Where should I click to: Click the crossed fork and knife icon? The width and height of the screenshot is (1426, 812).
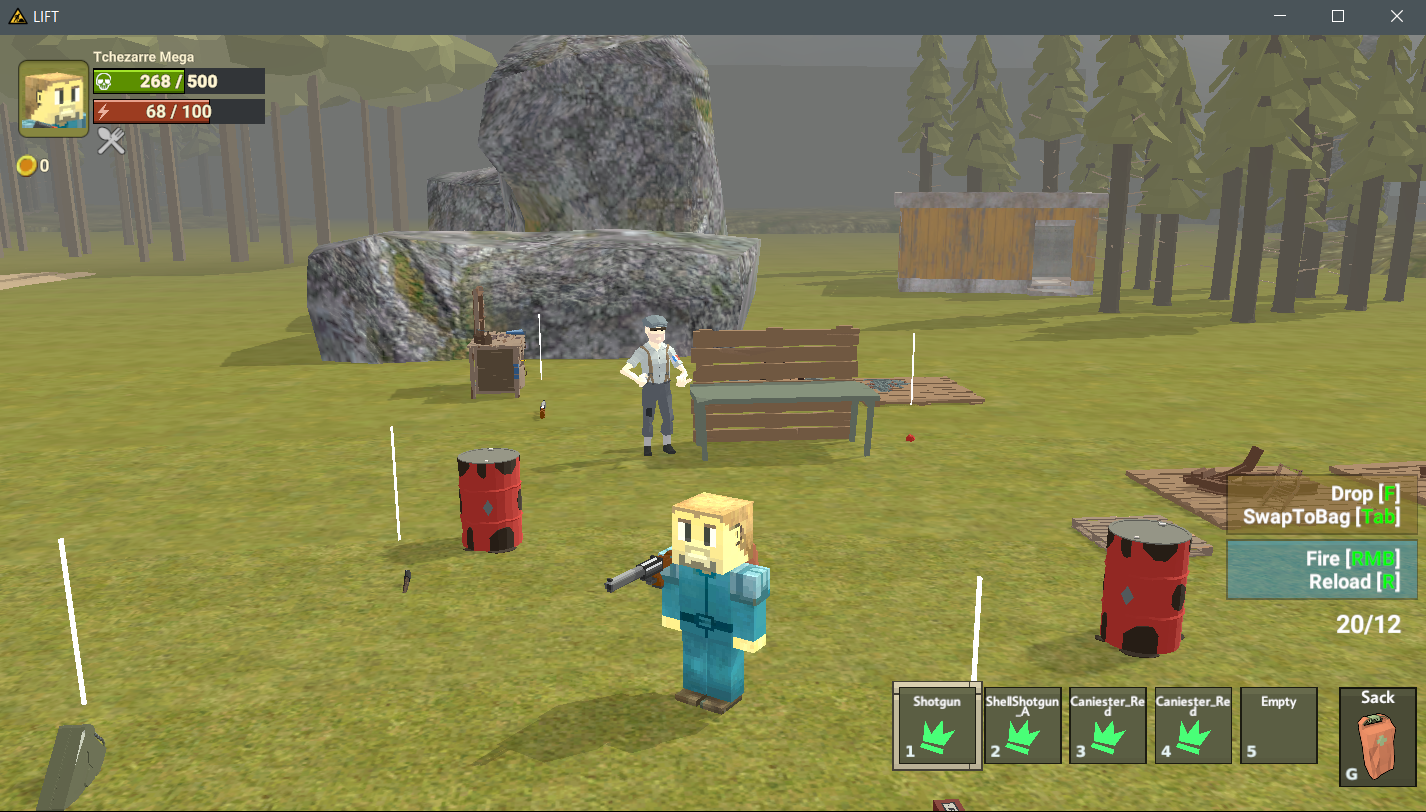[111, 141]
